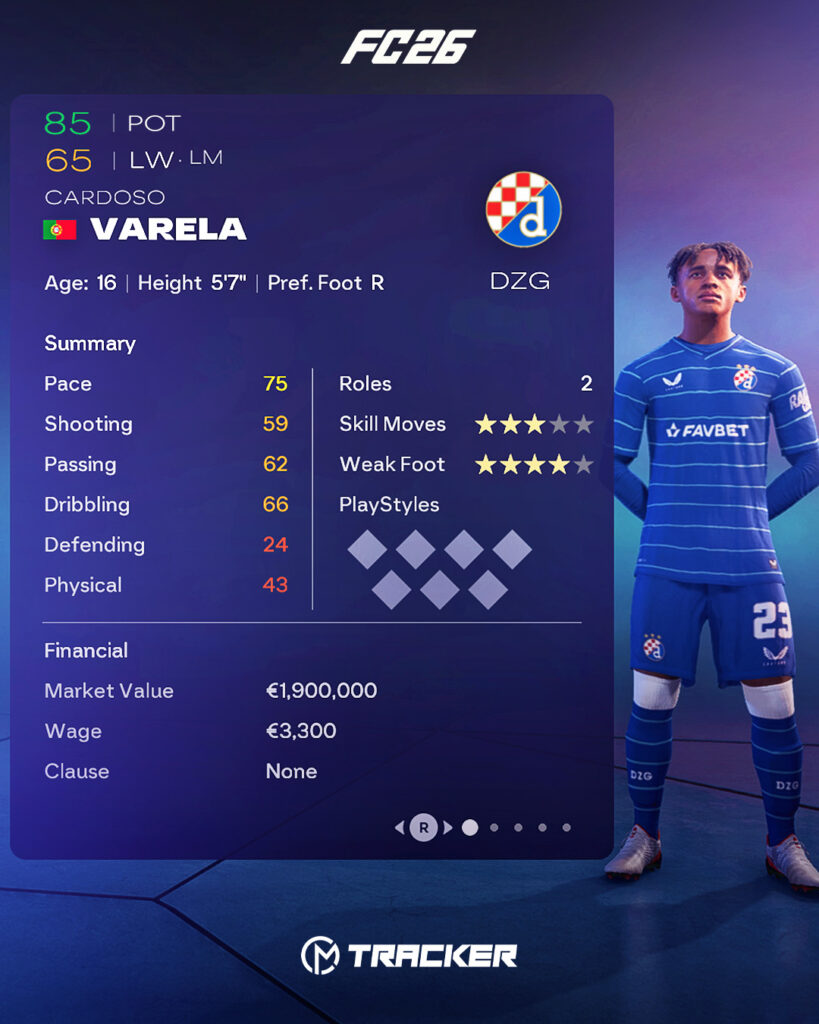Open the Dinamo Zagreb club crest

(523, 210)
